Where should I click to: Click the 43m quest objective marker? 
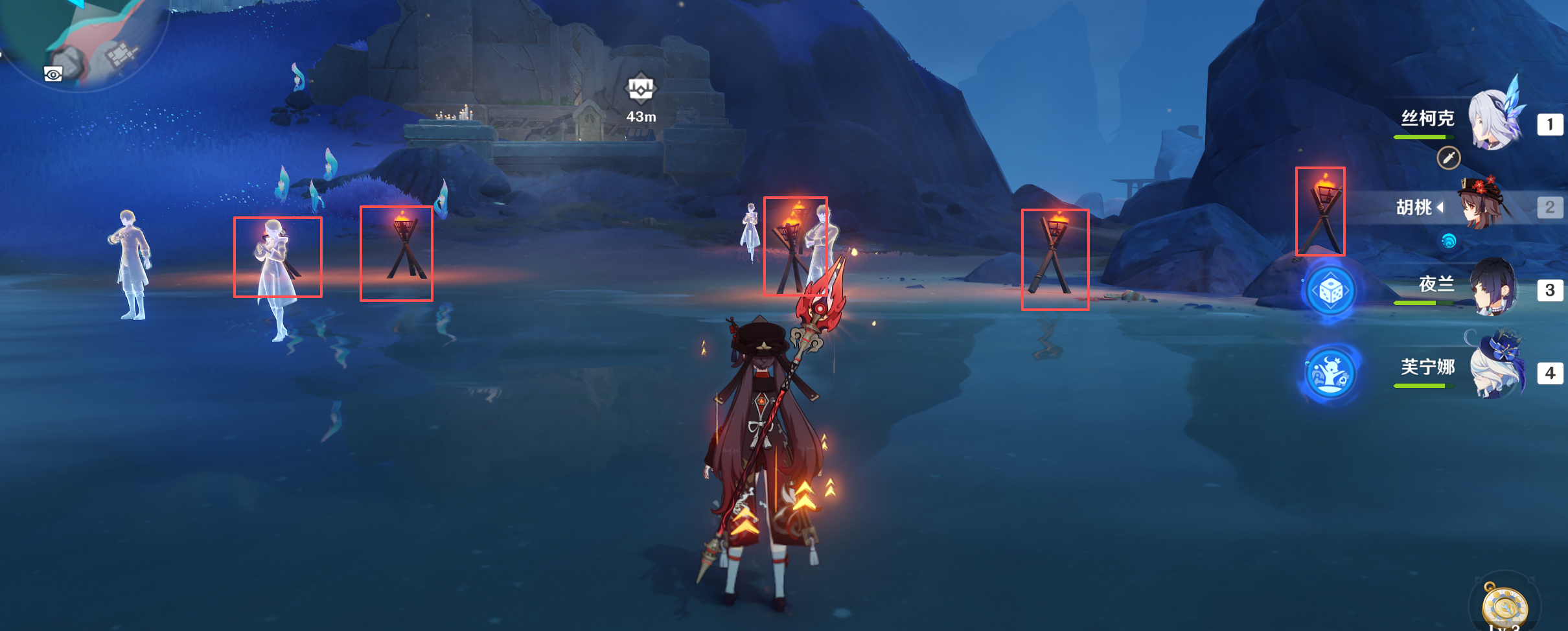pos(641,89)
